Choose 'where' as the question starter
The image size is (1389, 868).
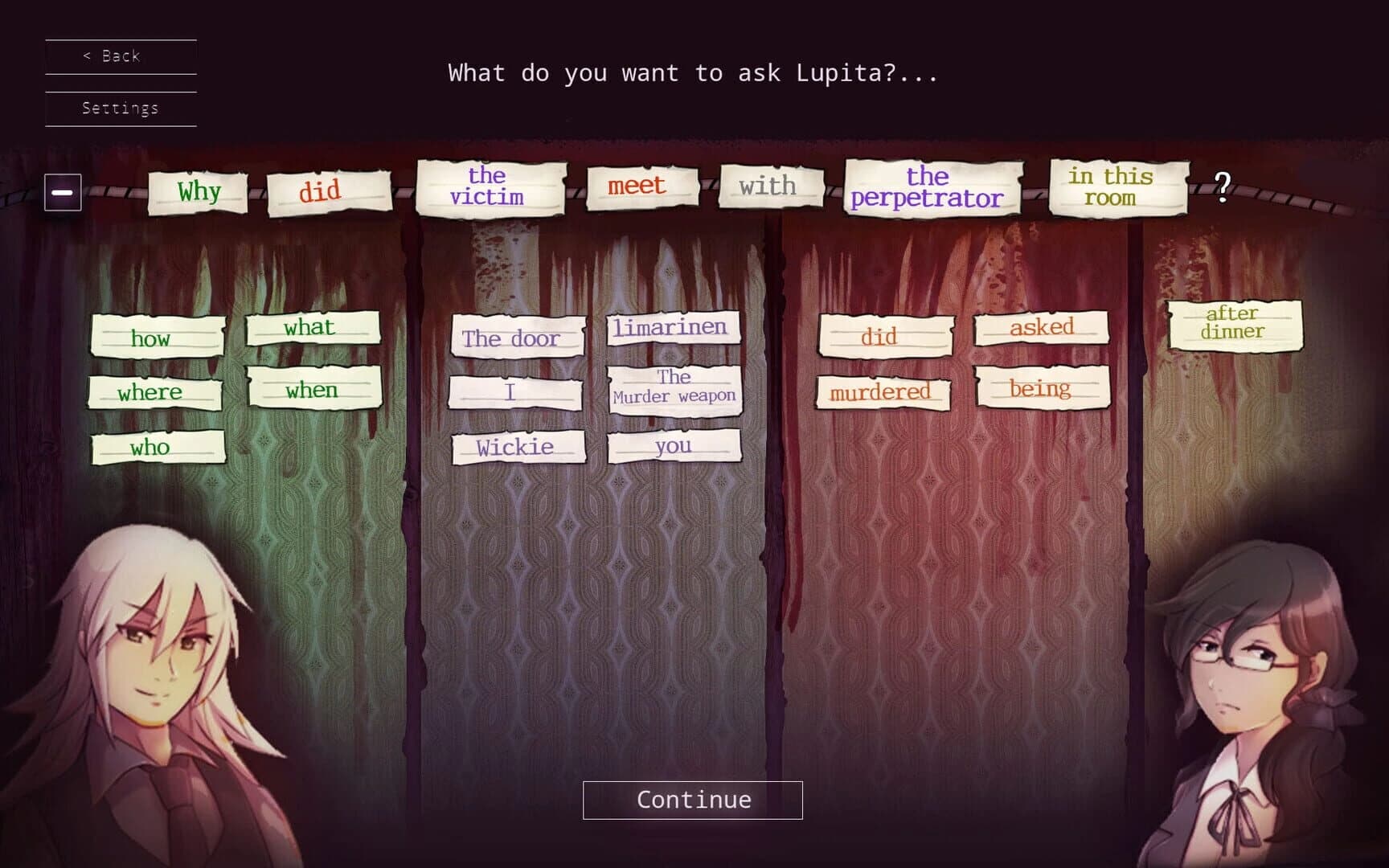154,393
